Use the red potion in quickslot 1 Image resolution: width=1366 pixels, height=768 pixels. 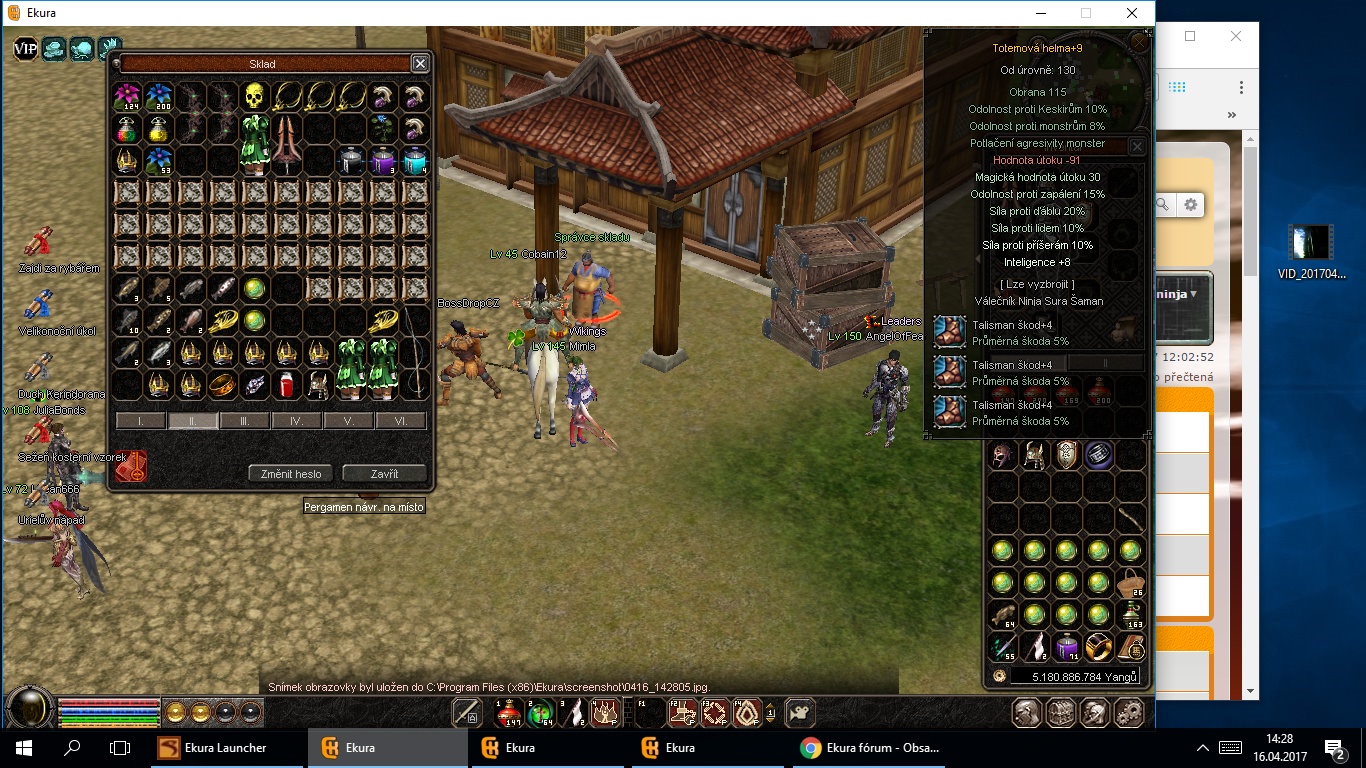510,713
